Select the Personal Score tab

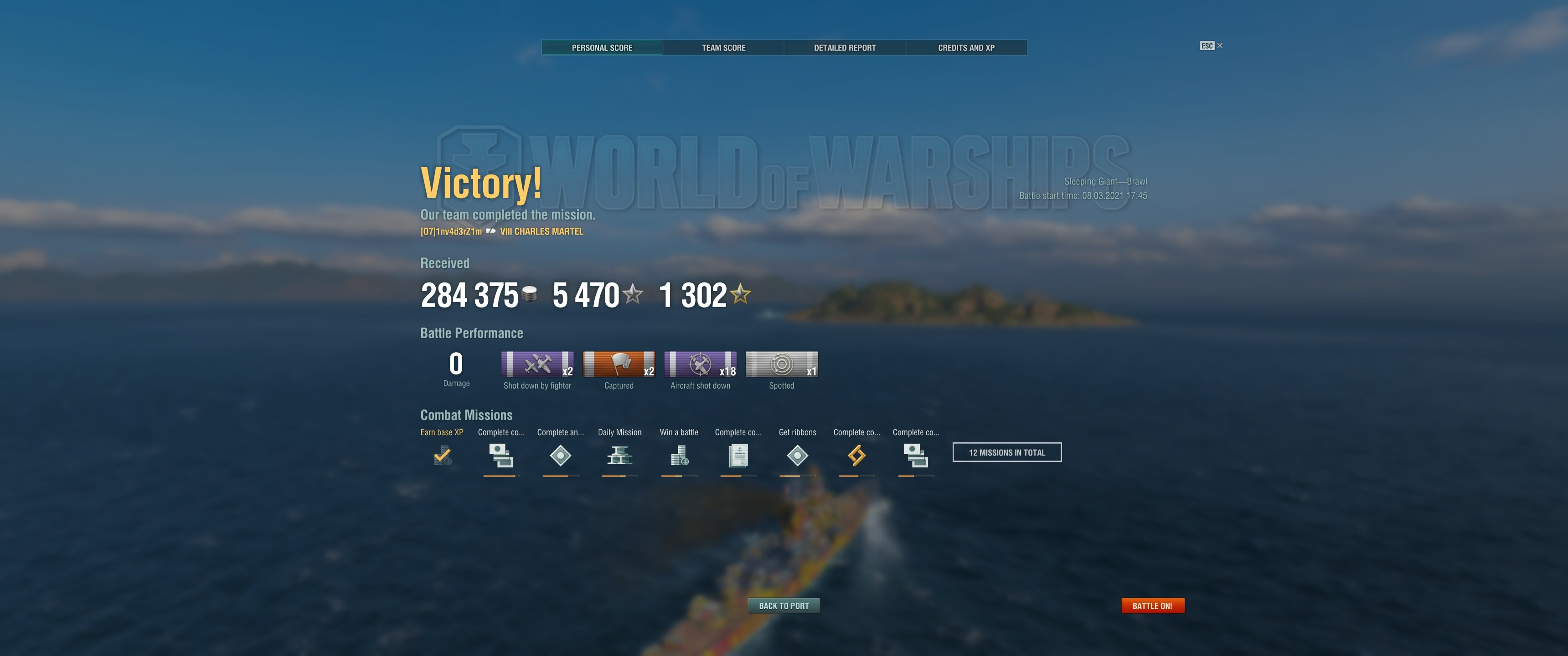tap(601, 47)
